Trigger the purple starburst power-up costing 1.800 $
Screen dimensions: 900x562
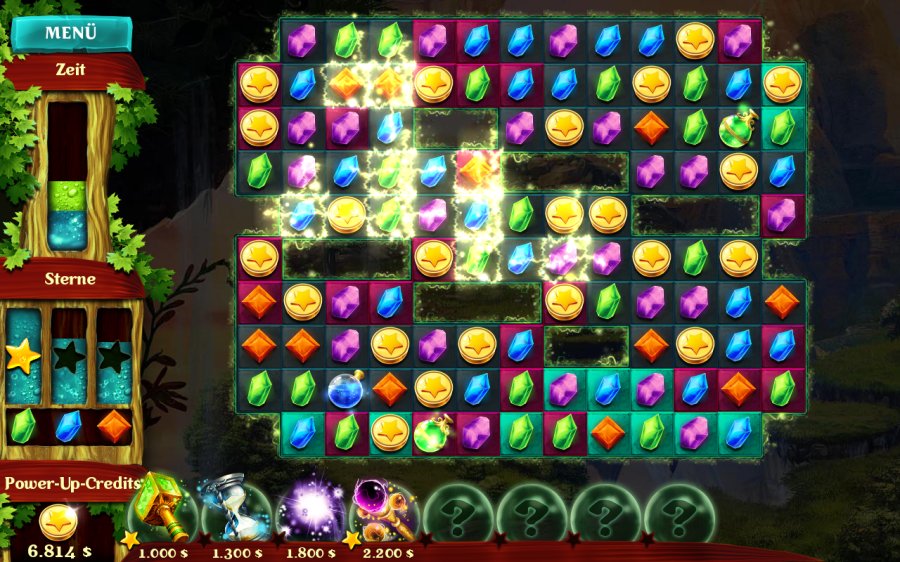[x=310, y=510]
